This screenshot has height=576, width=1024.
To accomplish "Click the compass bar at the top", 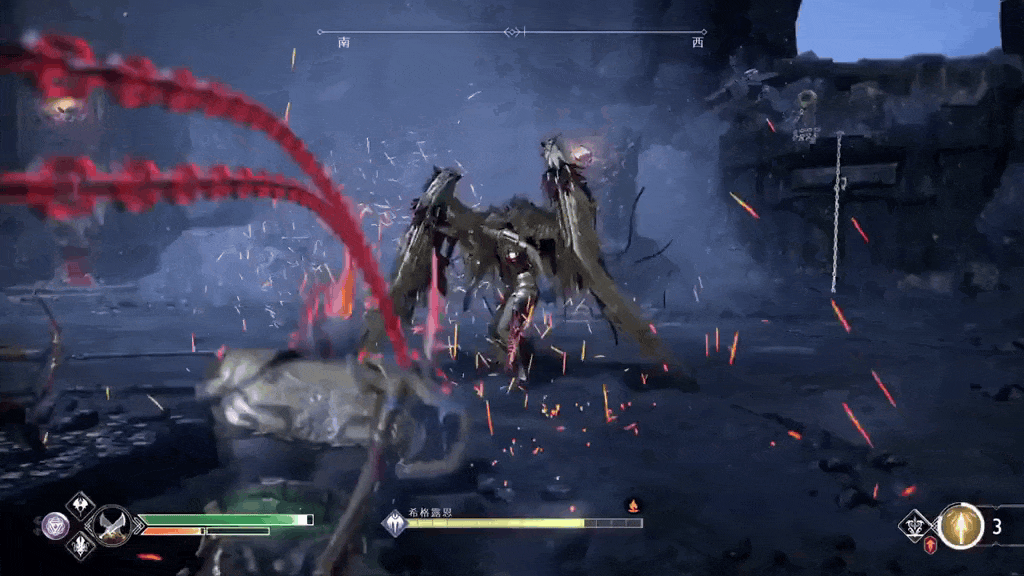I will click(x=512, y=33).
